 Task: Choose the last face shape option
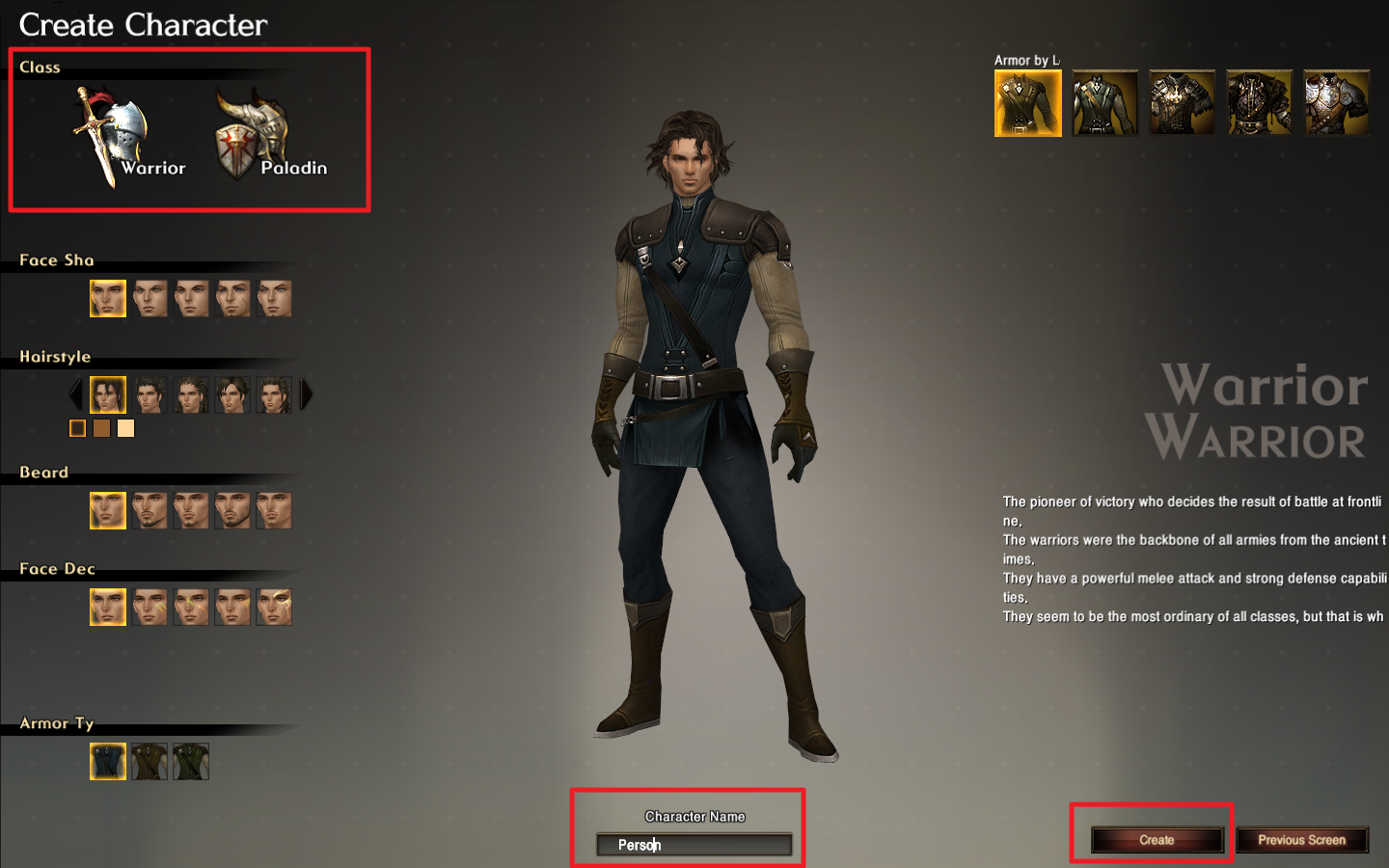(274, 299)
